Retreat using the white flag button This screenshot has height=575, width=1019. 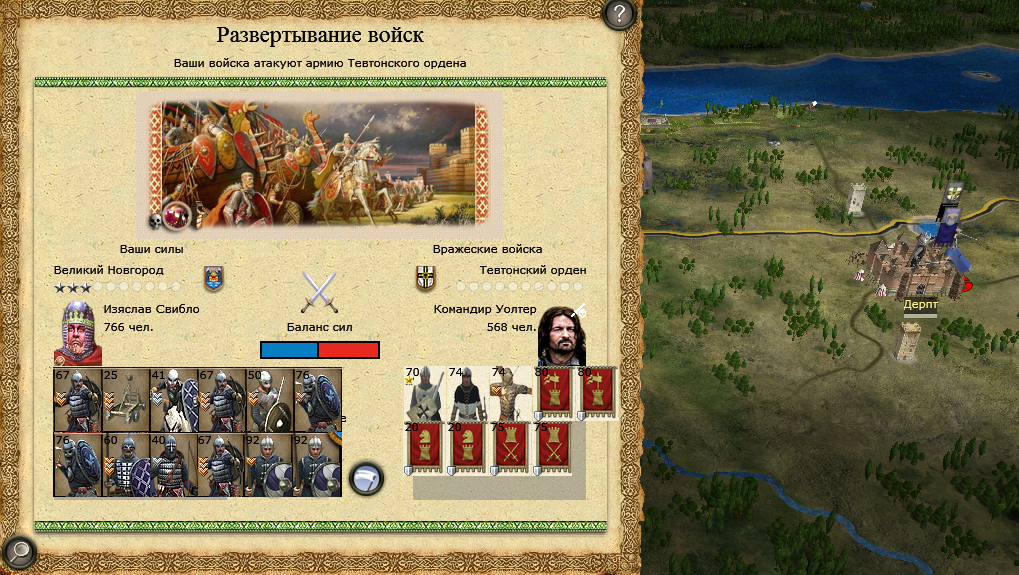click(x=366, y=478)
